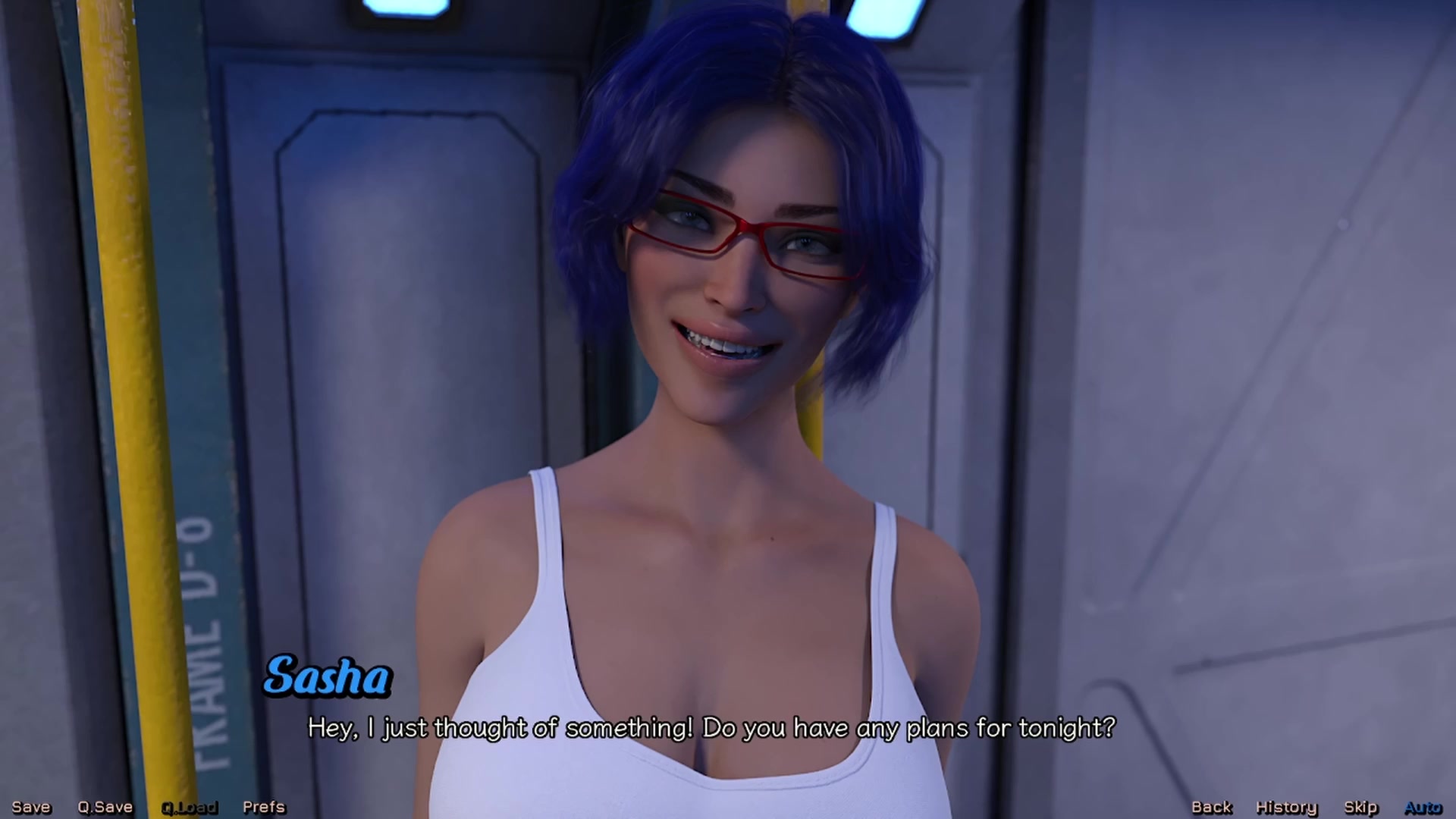Quick load using Q.Load
The height and width of the screenshot is (819, 1456).
[190, 806]
